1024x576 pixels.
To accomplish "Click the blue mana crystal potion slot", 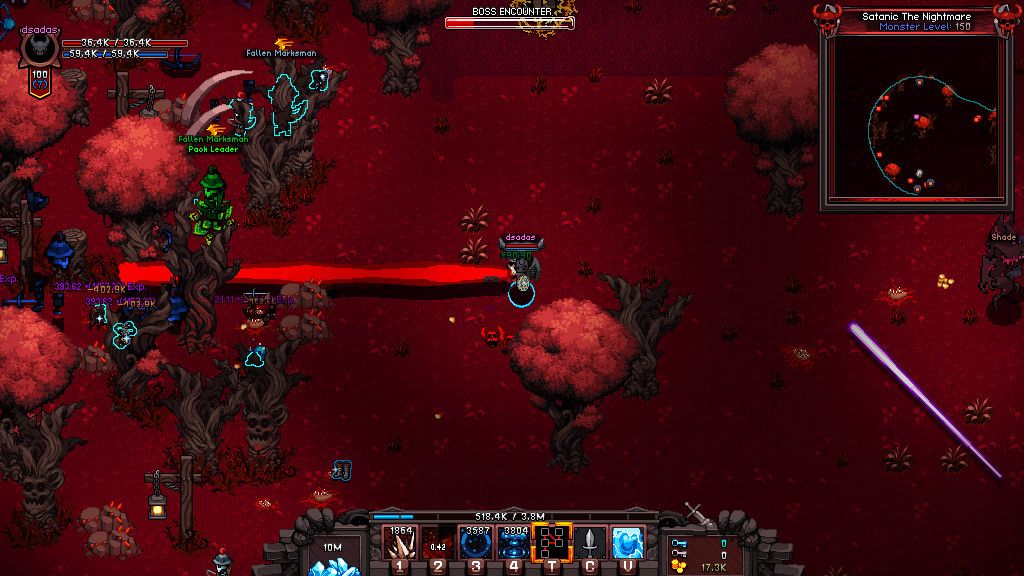I will click(329, 554).
